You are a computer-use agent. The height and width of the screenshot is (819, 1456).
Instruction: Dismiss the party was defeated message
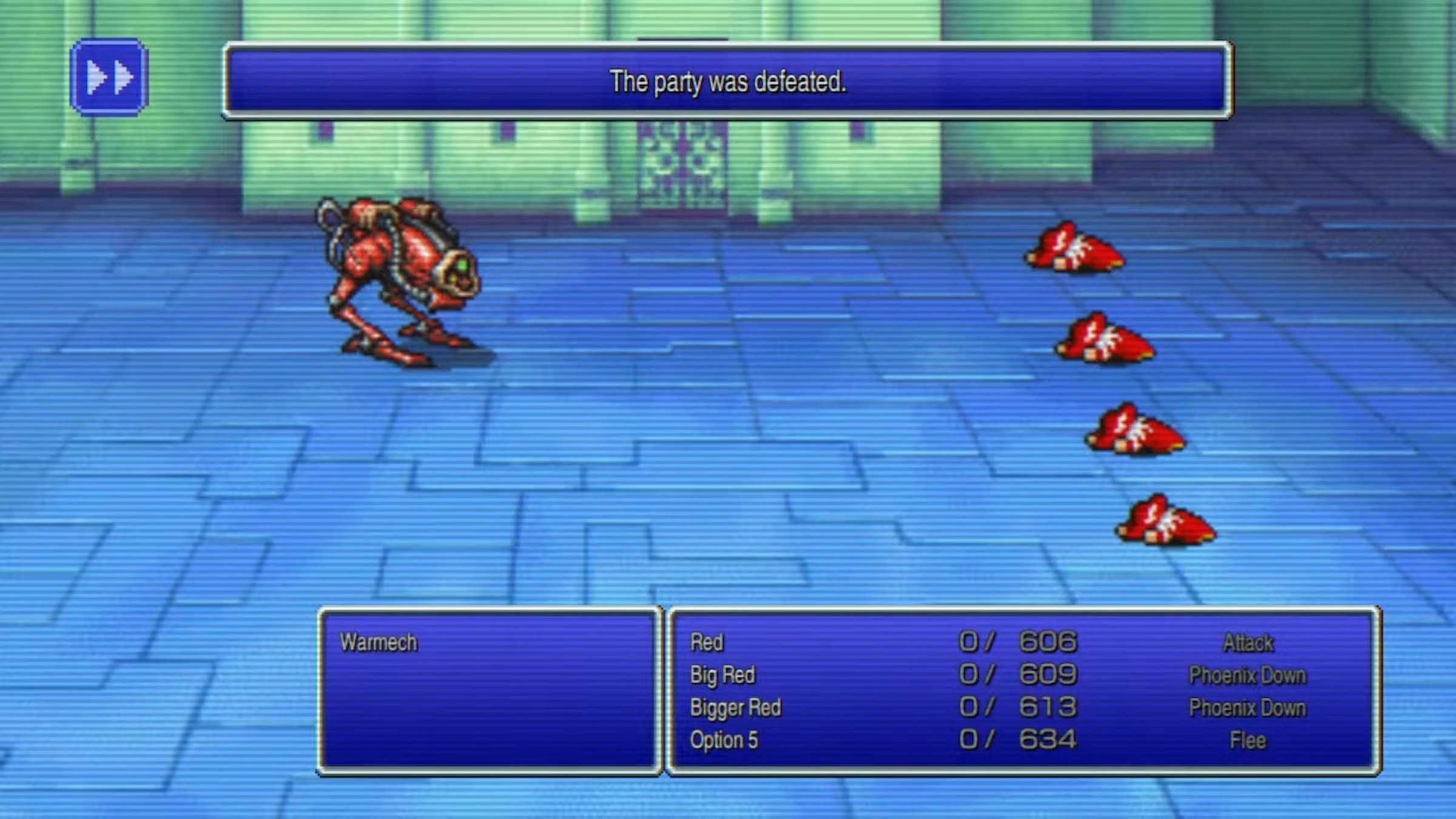(727, 81)
